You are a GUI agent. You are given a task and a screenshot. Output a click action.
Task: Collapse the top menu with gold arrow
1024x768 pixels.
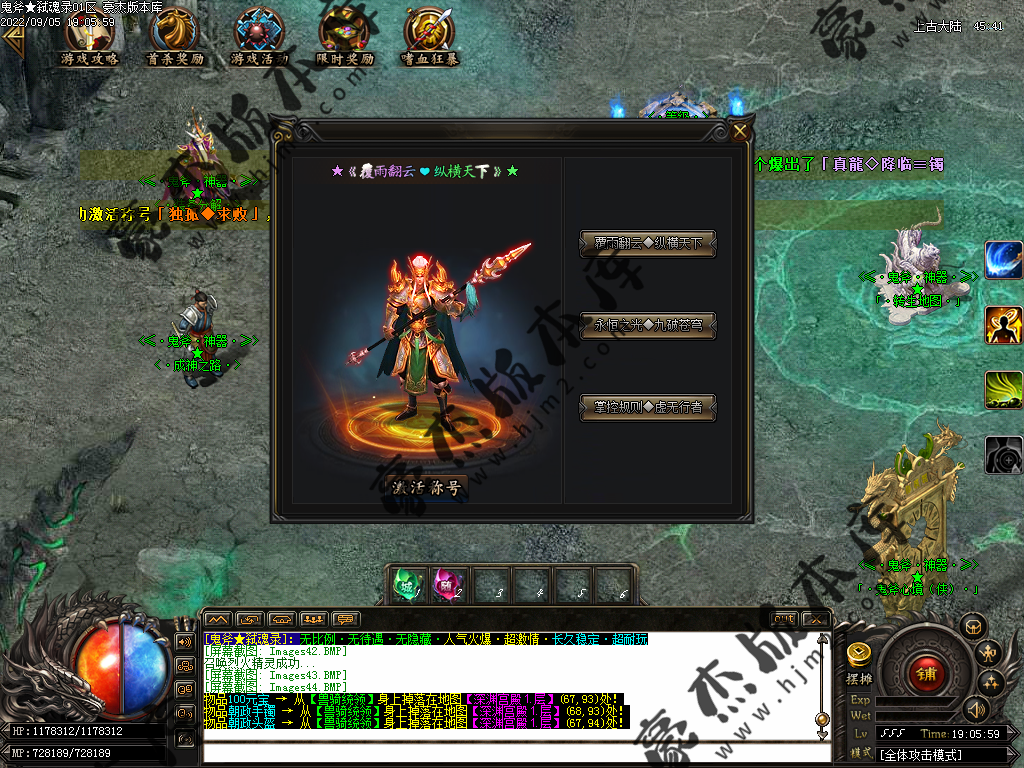13,41
